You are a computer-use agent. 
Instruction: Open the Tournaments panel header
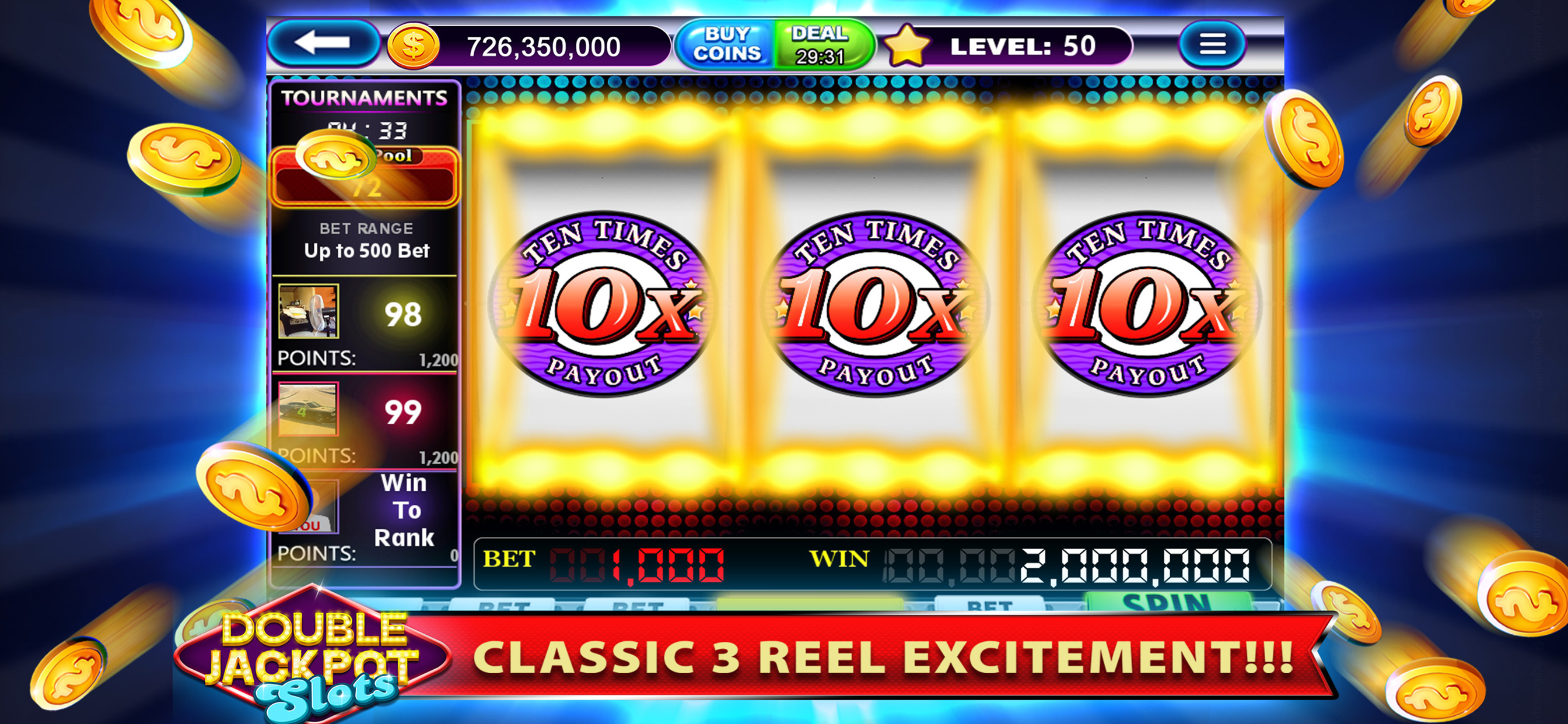tap(365, 96)
